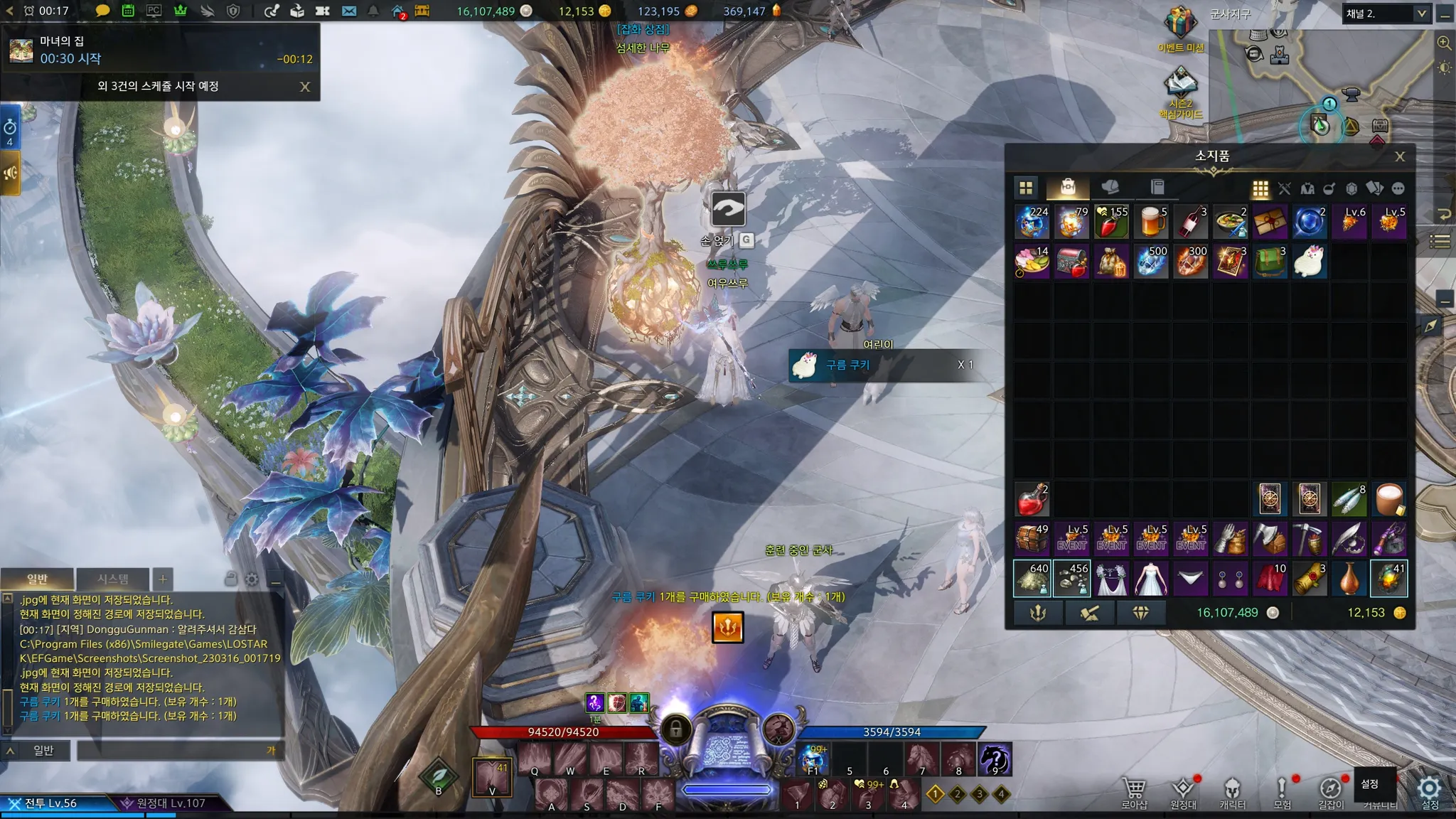The width and height of the screenshot is (1456, 819).
Task: Open the 시즌2 핵심가이드 guide icon
Action: tap(1180, 84)
